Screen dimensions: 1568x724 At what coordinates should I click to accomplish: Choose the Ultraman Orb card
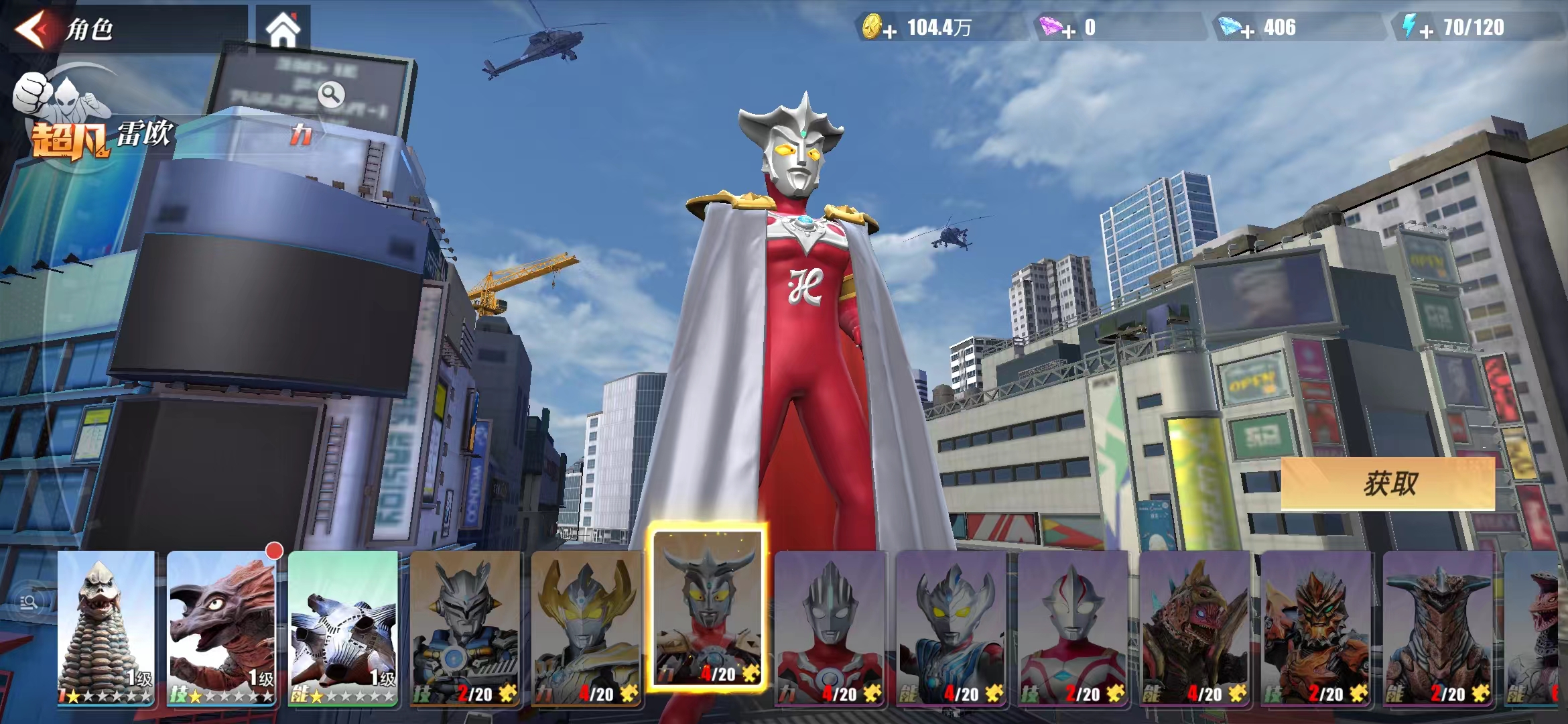click(x=831, y=627)
